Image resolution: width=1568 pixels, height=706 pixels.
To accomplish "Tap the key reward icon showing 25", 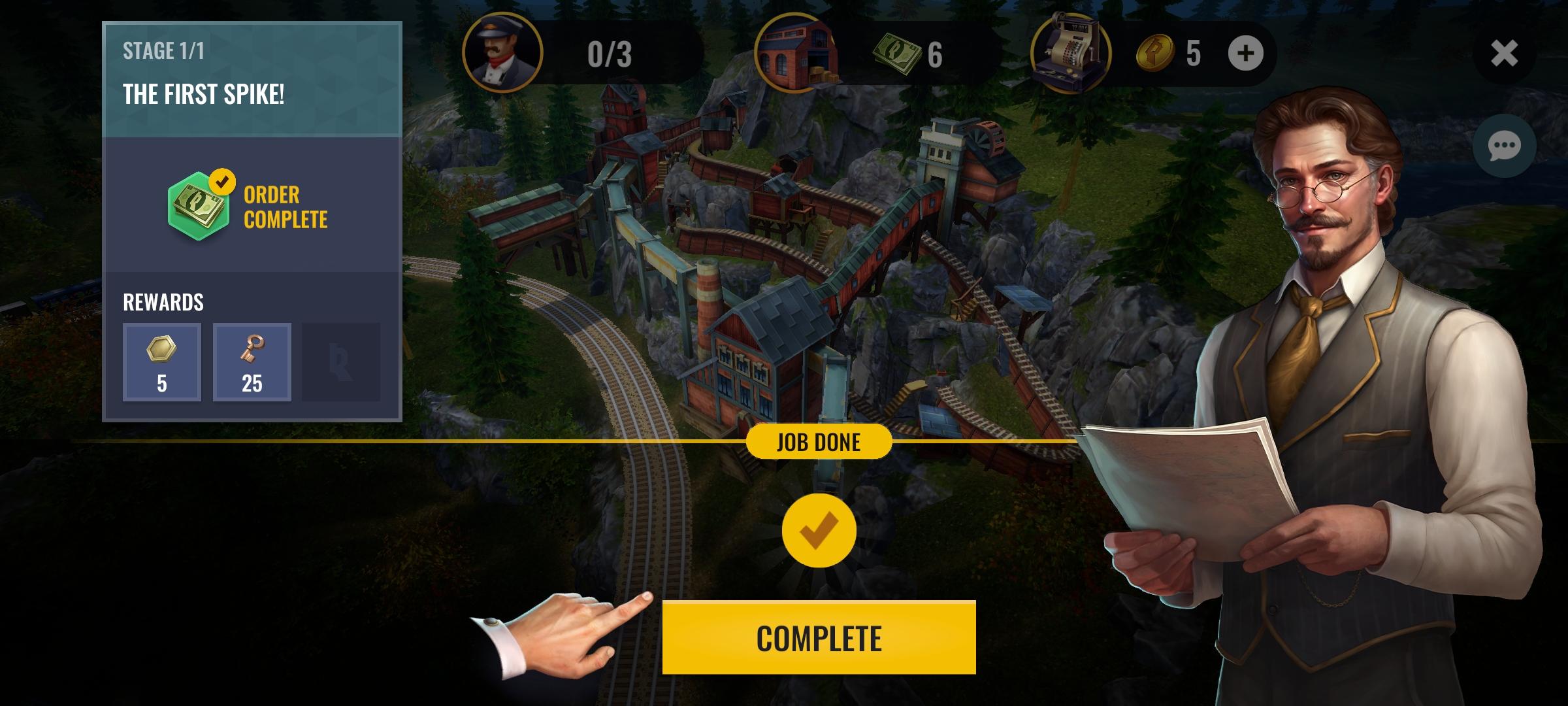I will [252, 361].
